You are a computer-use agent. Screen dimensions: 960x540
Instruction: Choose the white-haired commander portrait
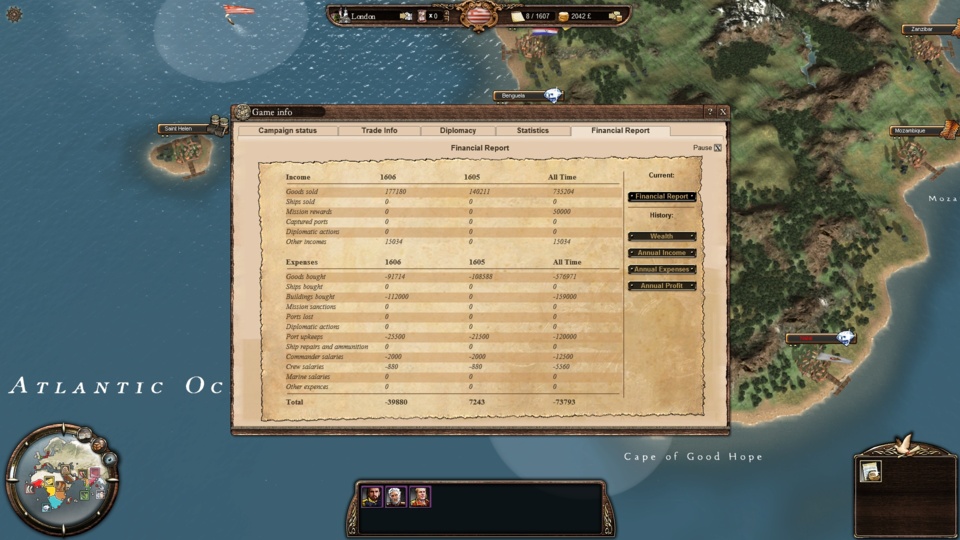point(396,496)
